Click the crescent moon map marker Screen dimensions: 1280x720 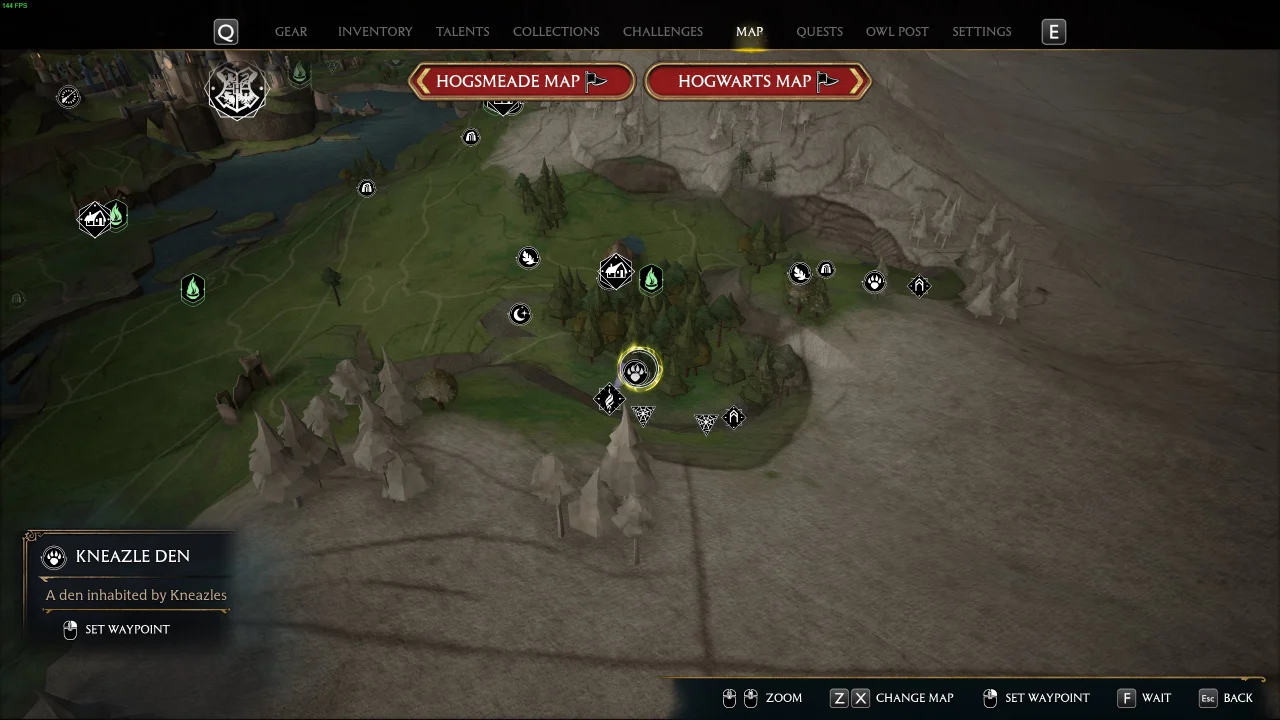(x=520, y=315)
